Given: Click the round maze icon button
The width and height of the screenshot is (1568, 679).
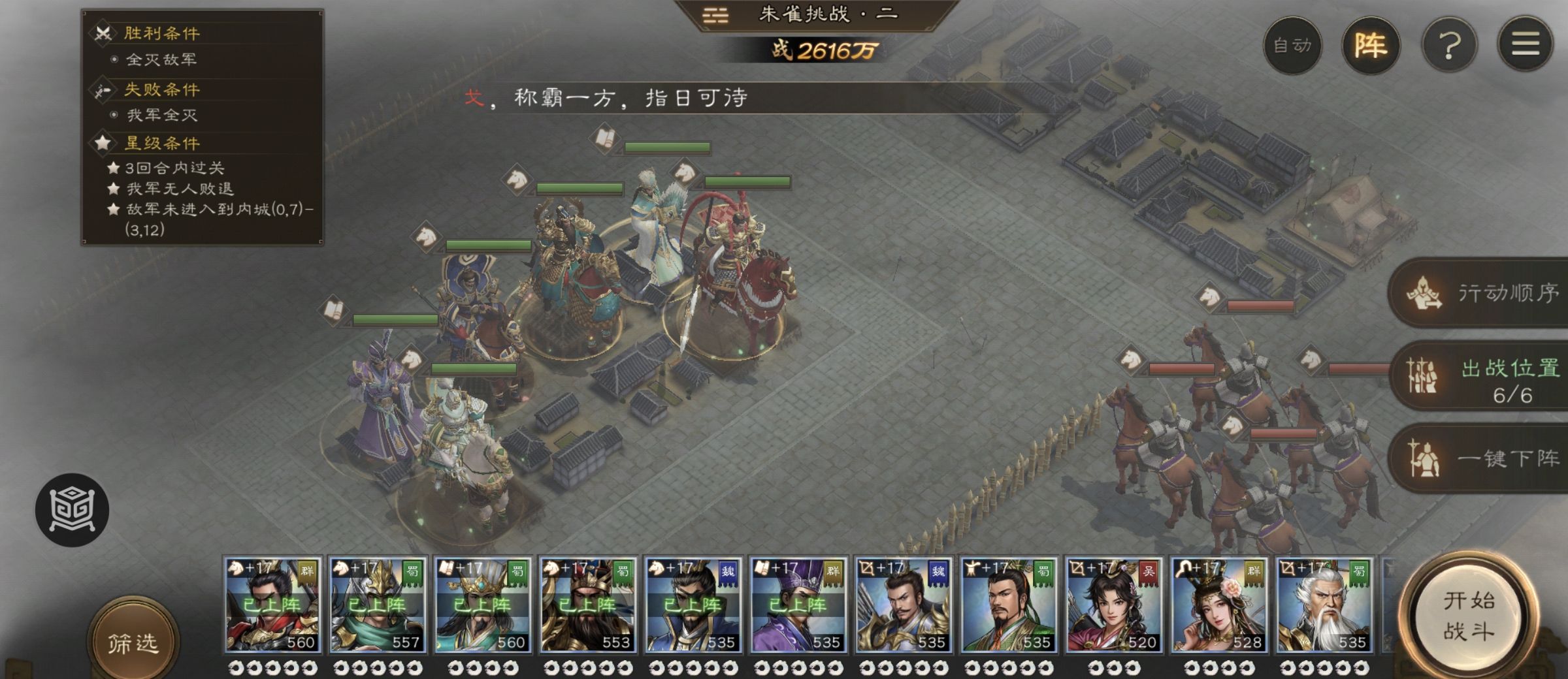Looking at the screenshot, I should coord(72,509).
